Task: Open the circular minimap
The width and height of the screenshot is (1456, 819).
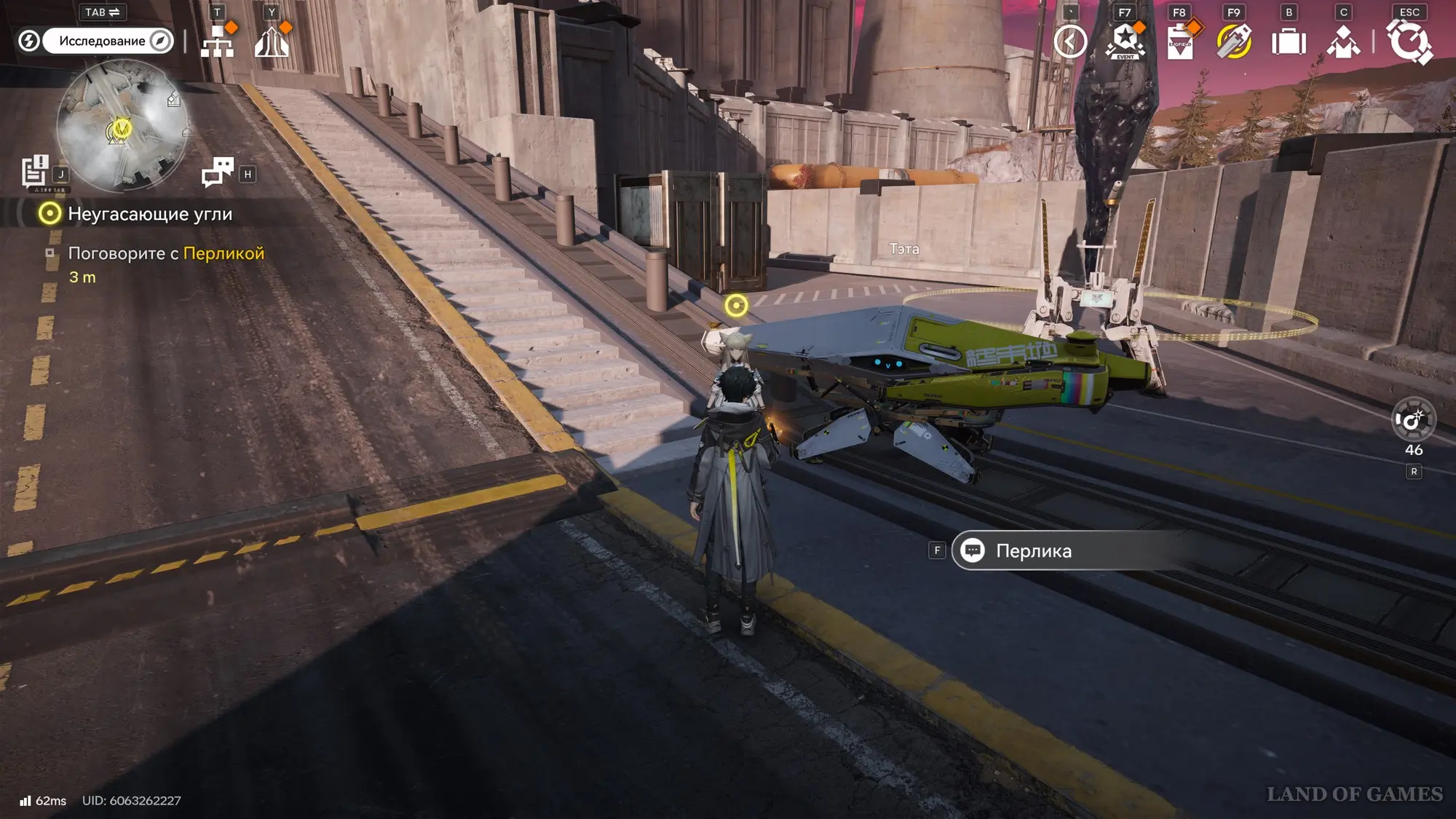Action: 122,126
